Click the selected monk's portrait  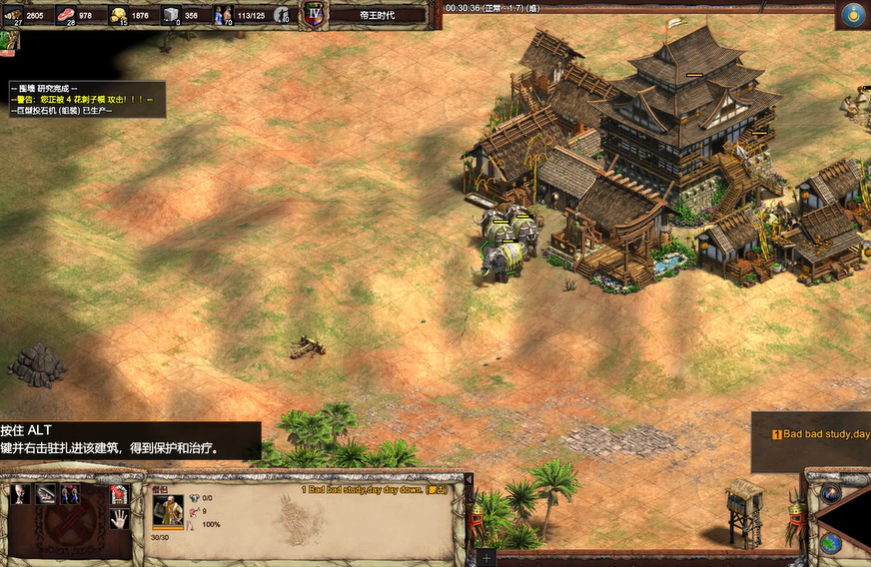pos(167,510)
